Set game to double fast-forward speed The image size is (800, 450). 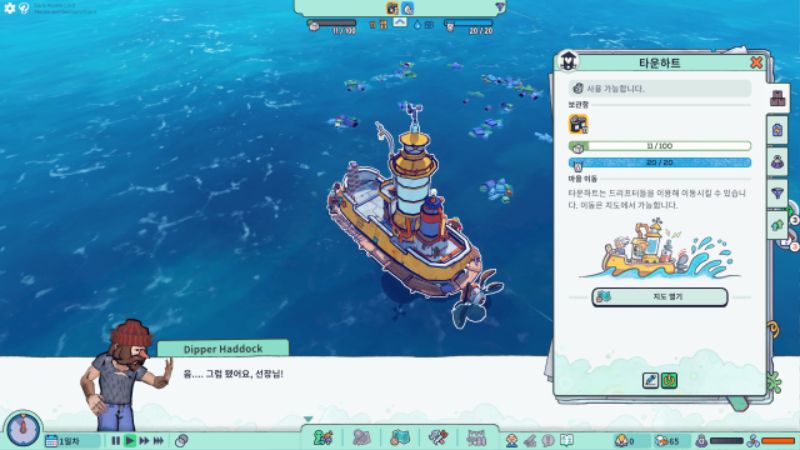pos(144,440)
